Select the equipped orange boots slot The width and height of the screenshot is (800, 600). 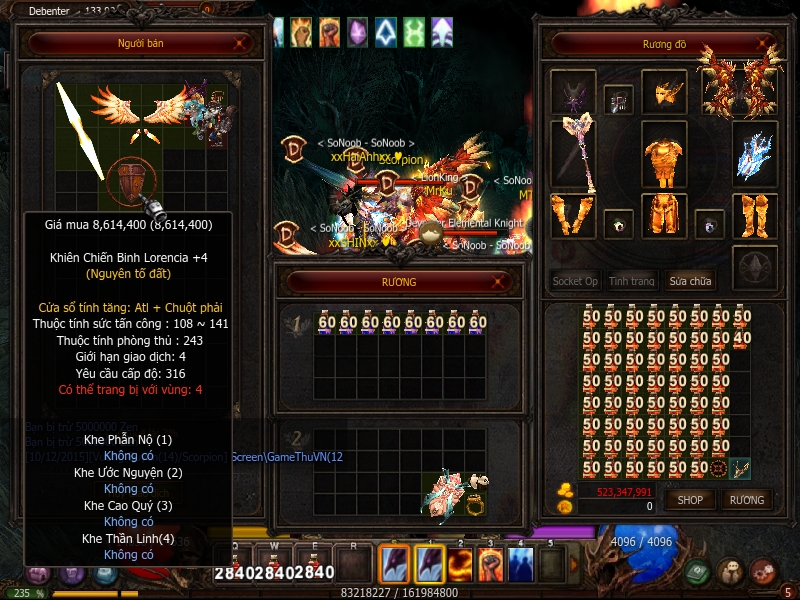pyautogui.click(x=754, y=215)
